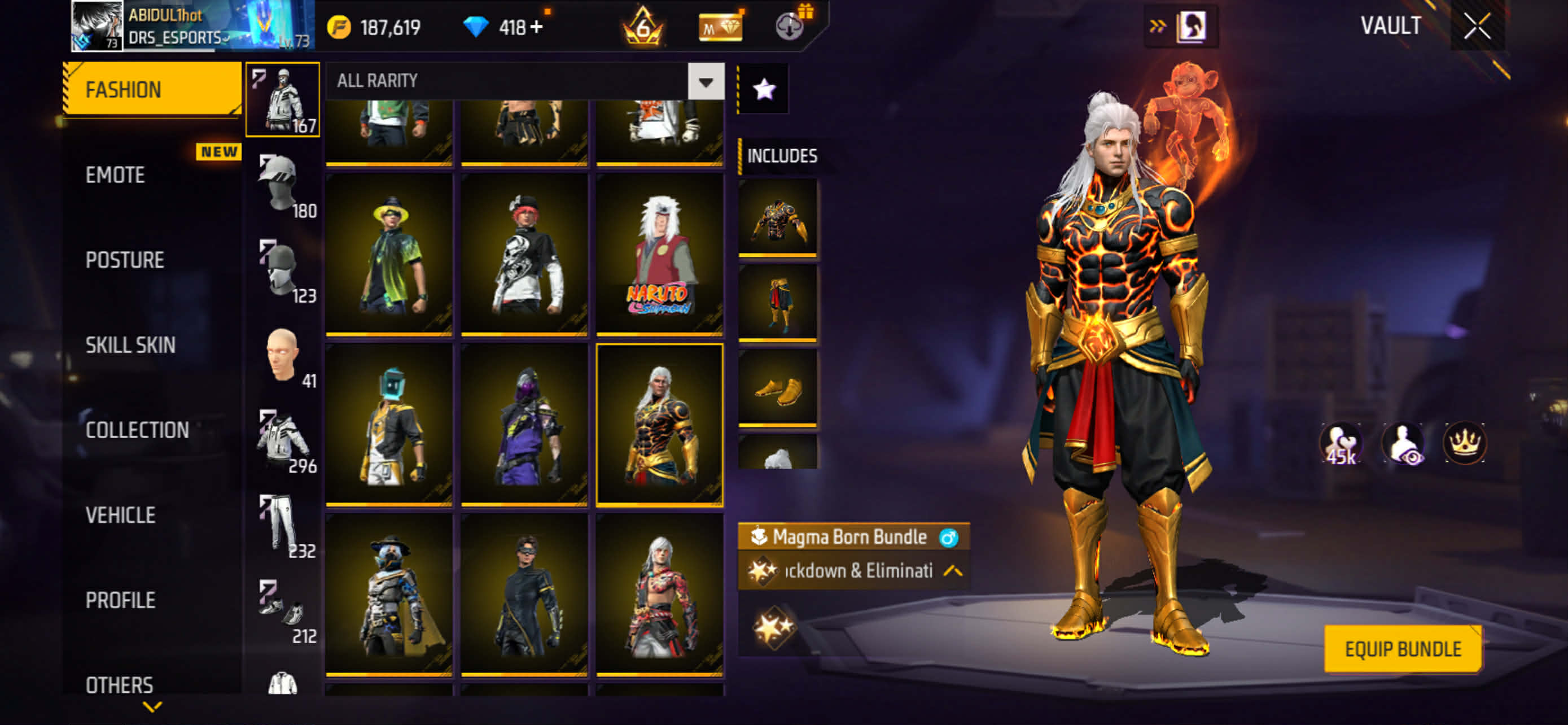Screen dimensions: 1568x725
Task: Switch to the Profile category
Action: click(x=121, y=601)
